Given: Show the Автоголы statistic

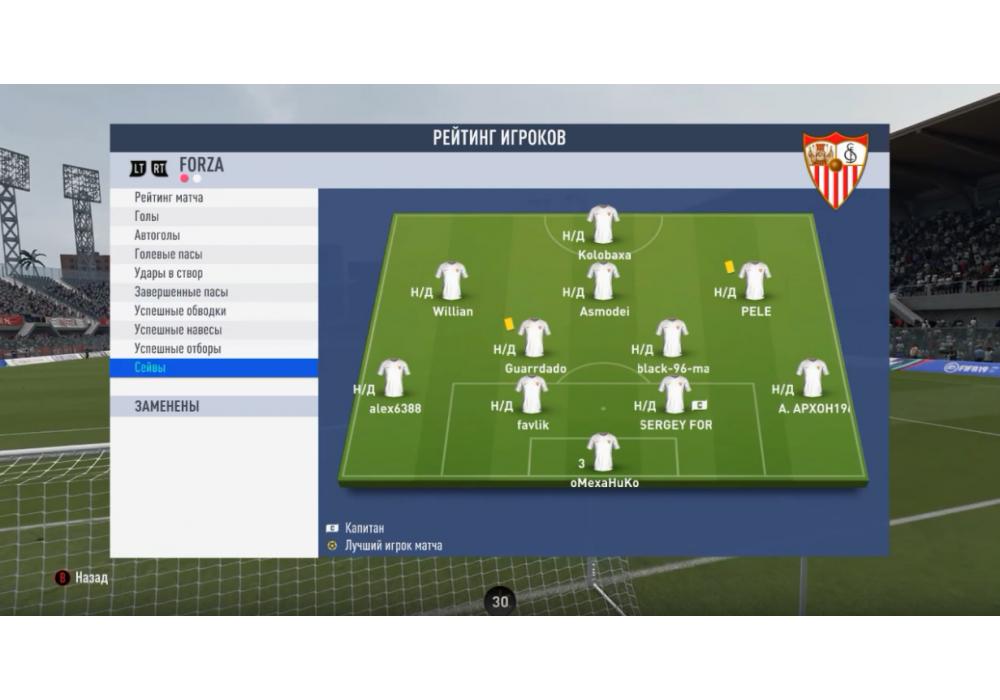Looking at the screenshot, I should coord(157,236).
